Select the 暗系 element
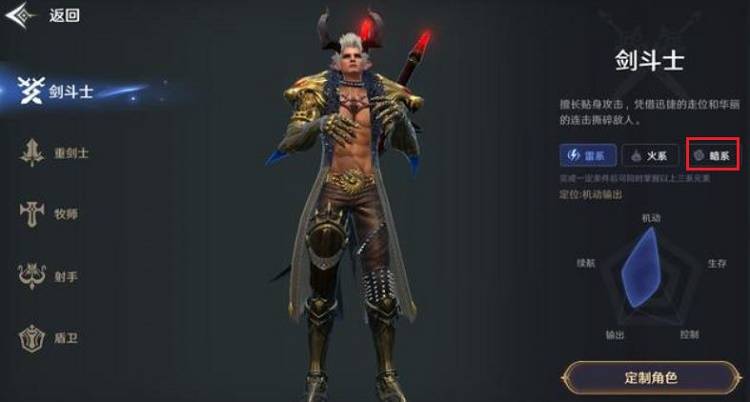This screenshot has height=402, width=750. pyautogui.click(x=713, y=155)
